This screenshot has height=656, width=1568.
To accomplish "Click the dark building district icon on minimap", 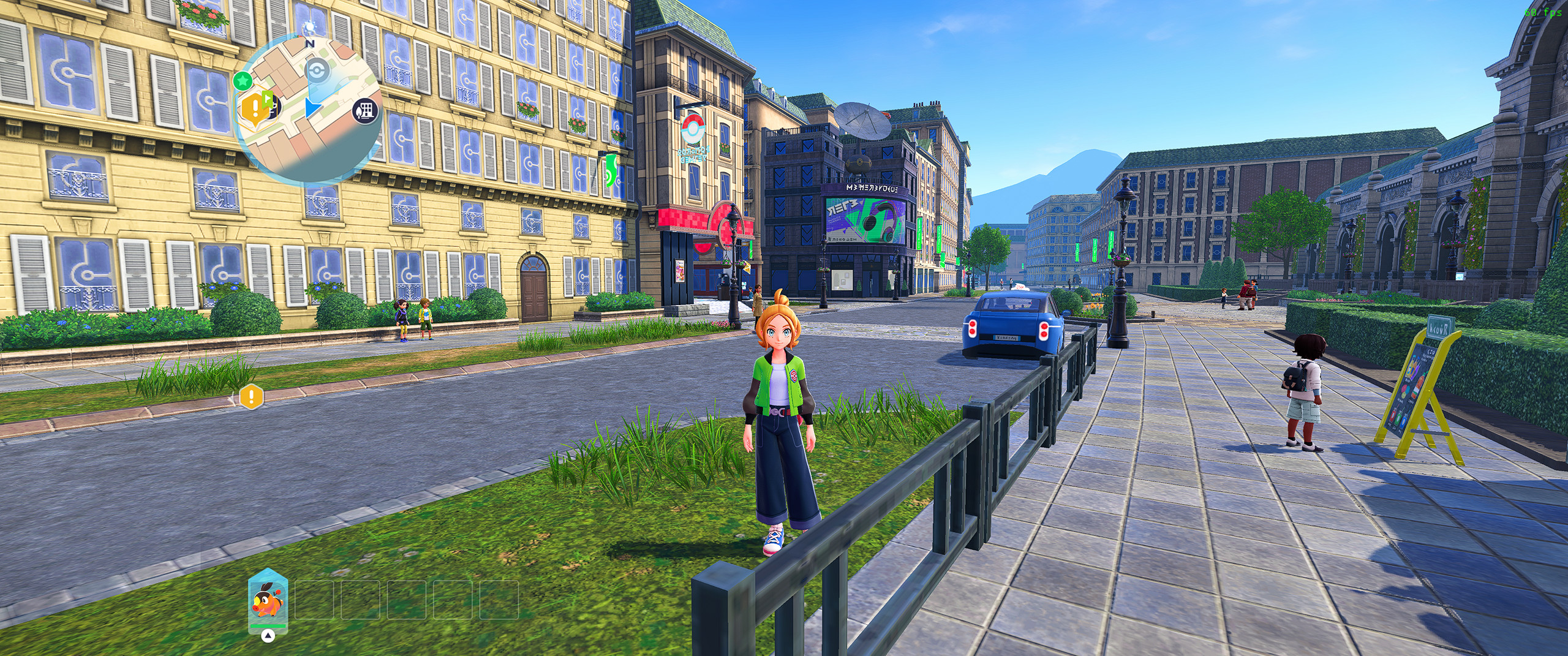I will pyautogui.click(x=366, y=110).
